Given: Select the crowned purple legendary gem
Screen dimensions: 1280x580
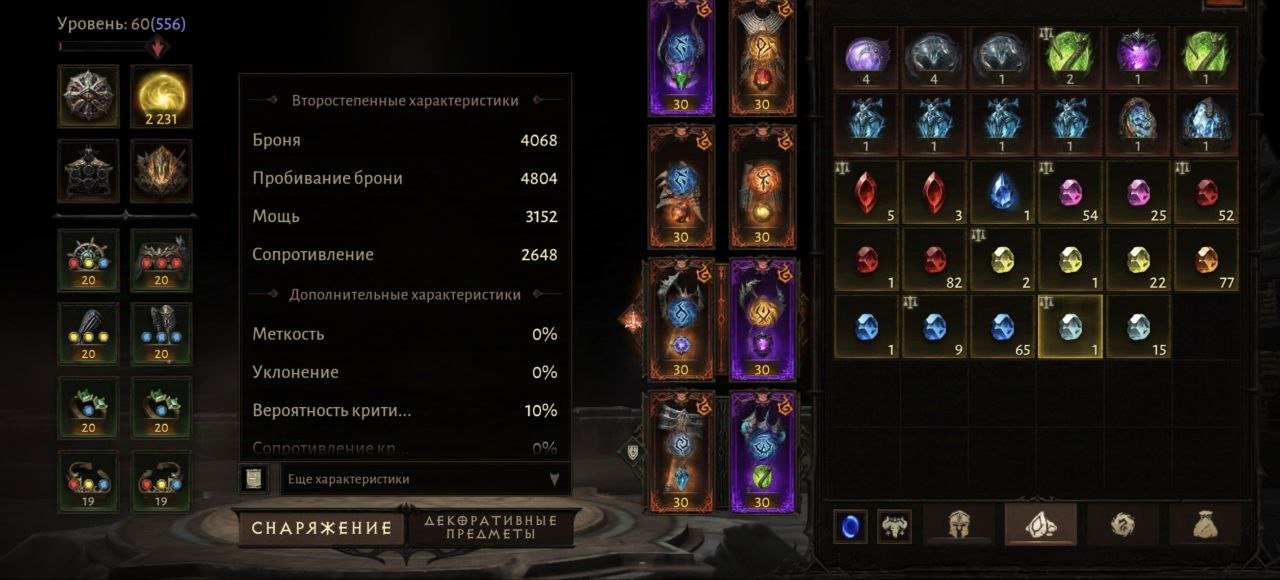Looking at the screenshot, I should pos(1137,55).
